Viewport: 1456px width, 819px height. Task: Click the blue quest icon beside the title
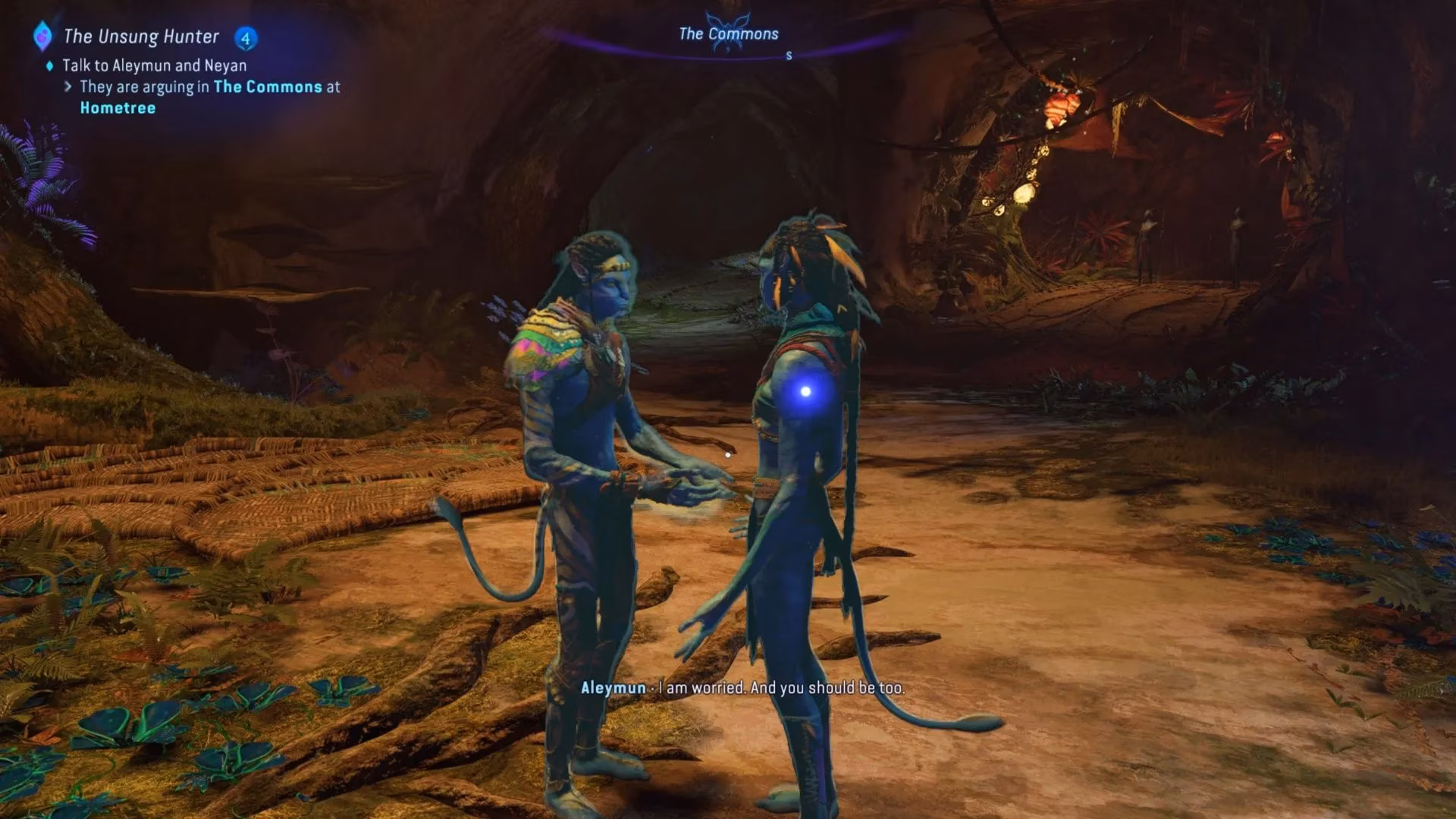tap(42, 36)
